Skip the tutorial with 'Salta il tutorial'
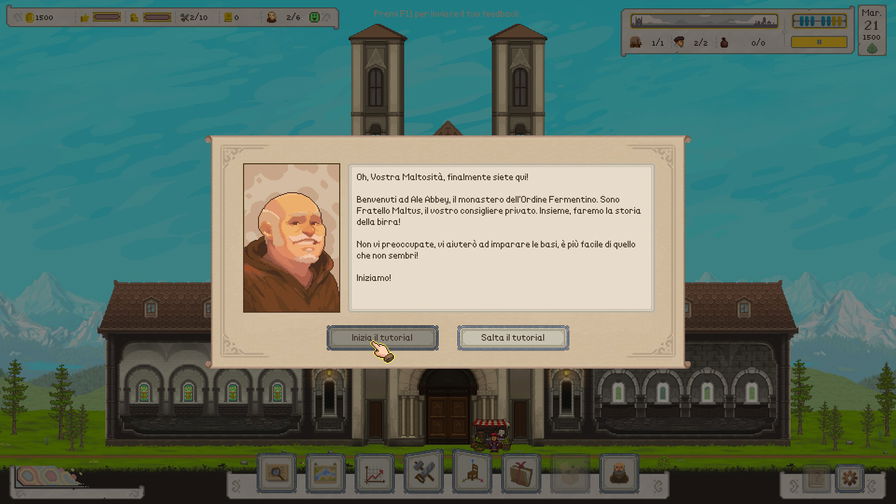 tap(513, 338)
